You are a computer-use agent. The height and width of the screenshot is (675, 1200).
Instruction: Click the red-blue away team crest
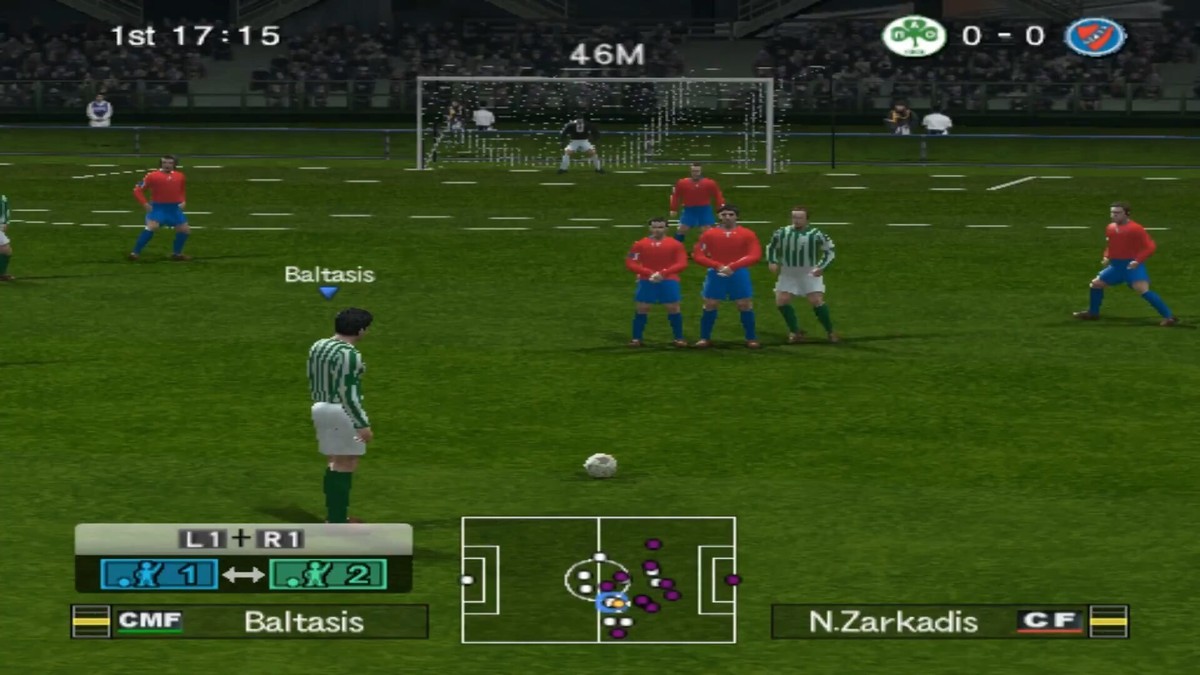point(1095,37)
